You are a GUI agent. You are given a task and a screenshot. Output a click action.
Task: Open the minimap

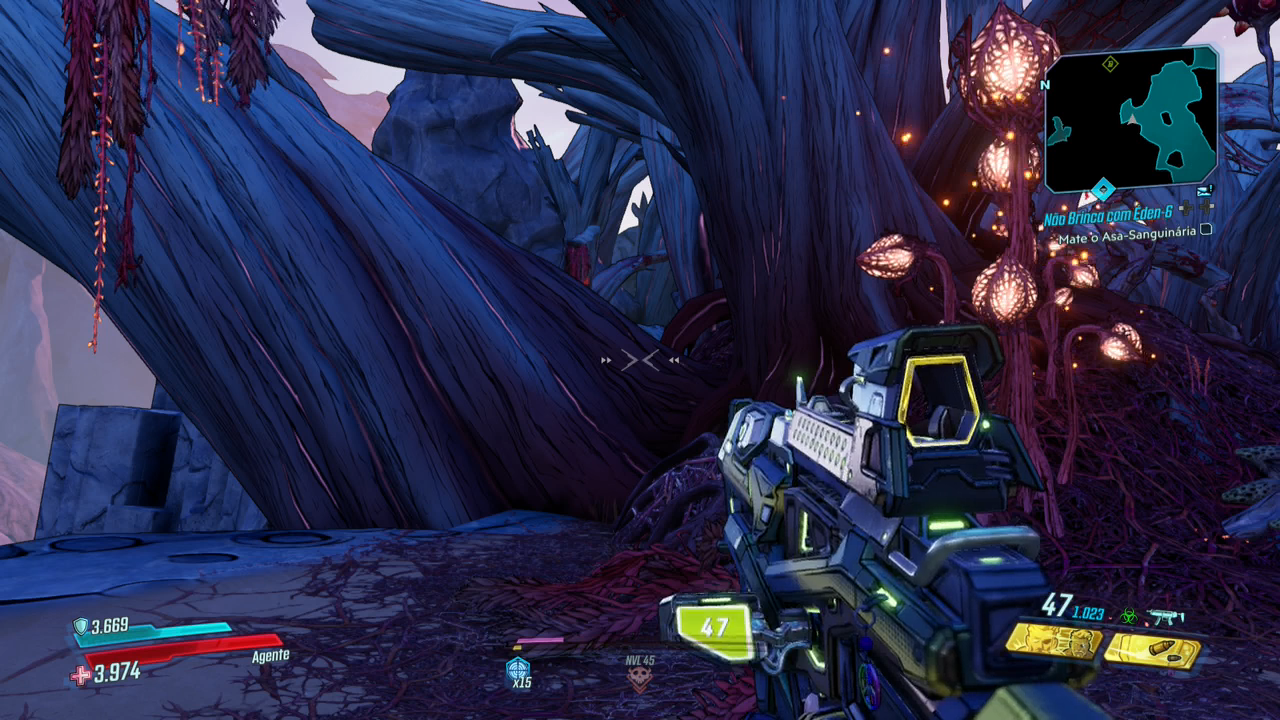tap(1131, 118)
